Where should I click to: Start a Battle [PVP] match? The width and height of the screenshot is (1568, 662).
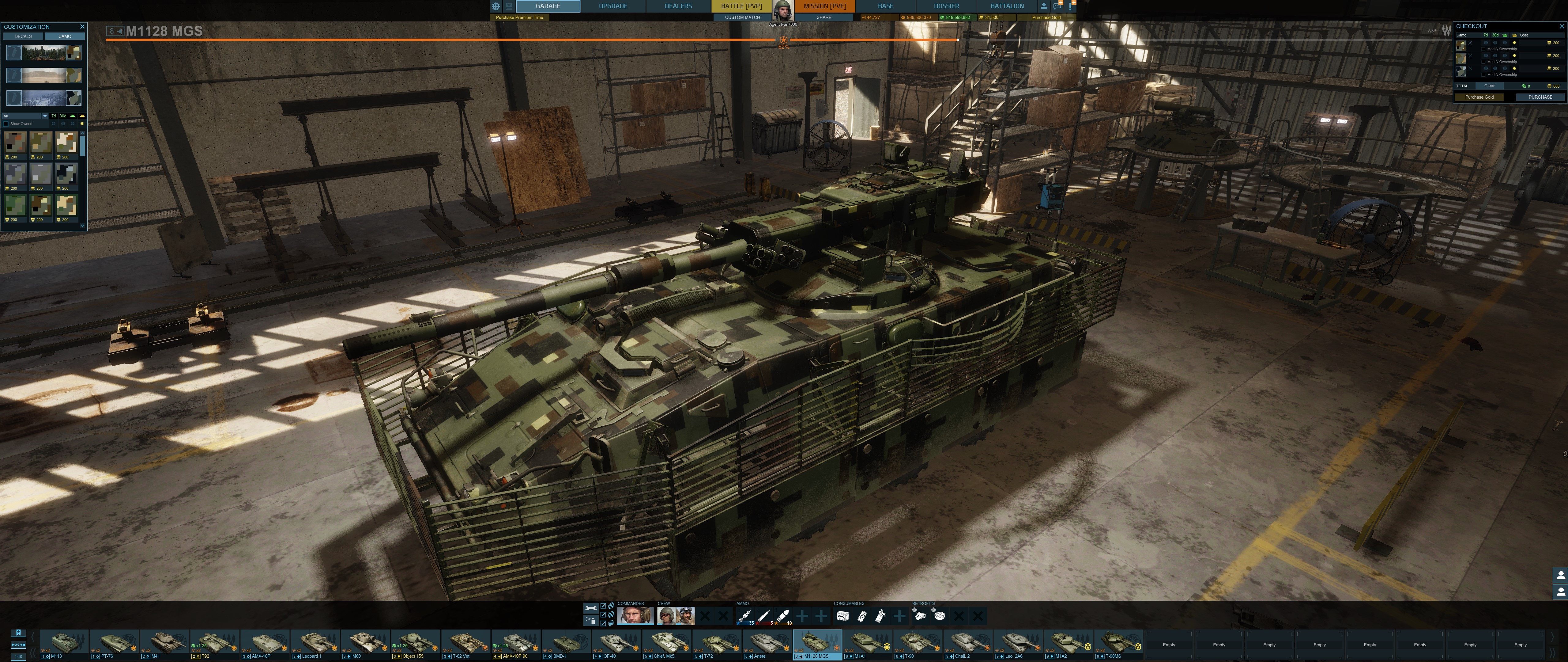741,6
